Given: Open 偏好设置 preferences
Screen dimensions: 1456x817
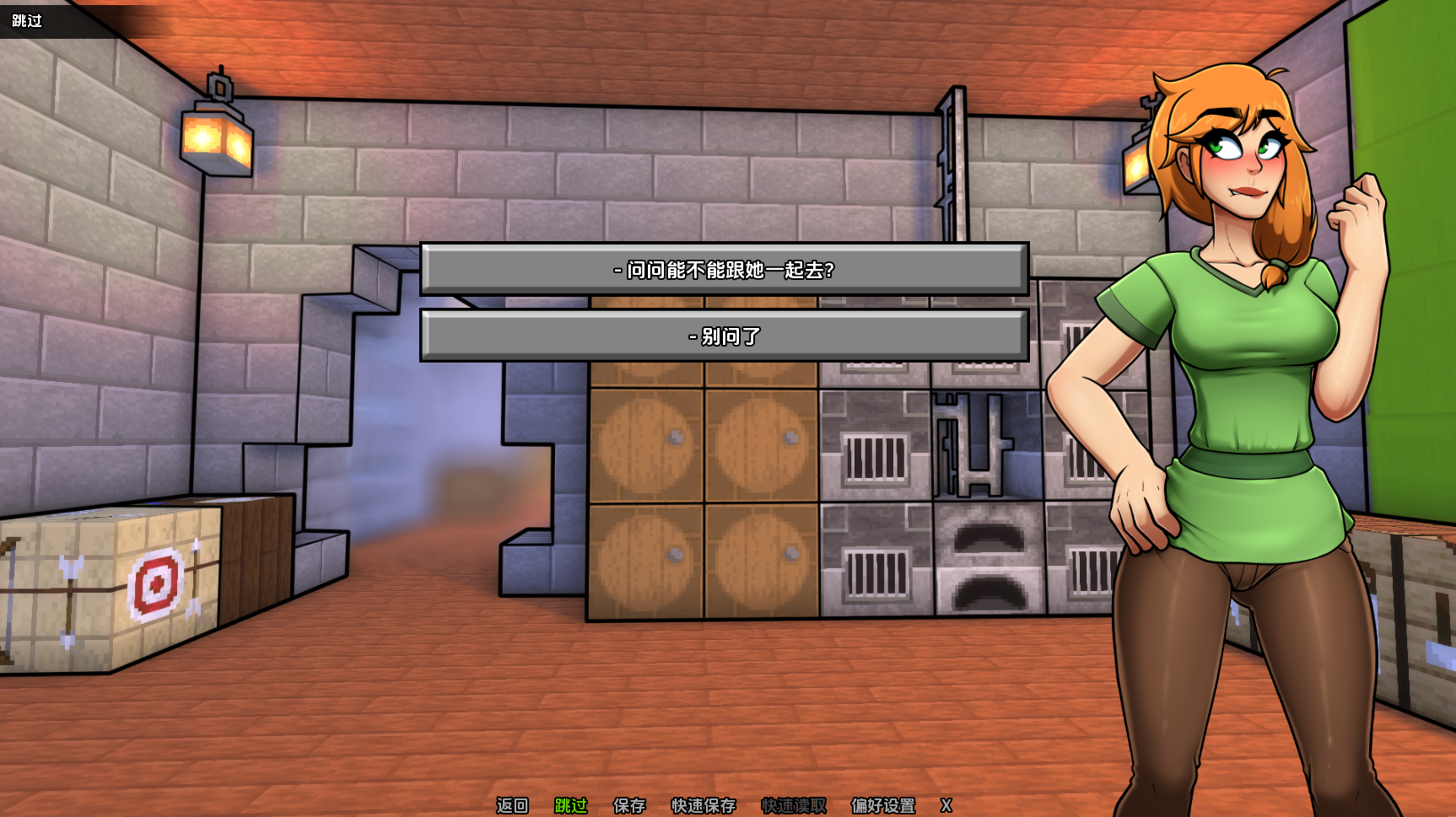Looking at the screenshot, I should (x=883, y=805).
